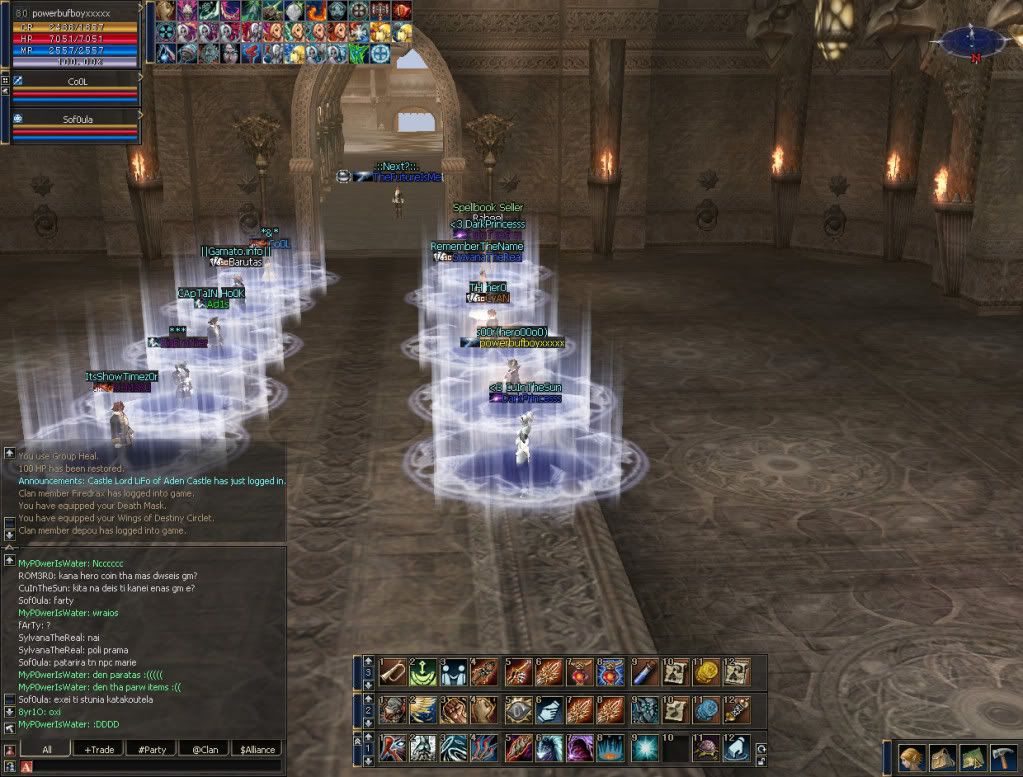Screen dimensions: 1023x777
Task: Use the purple brain skill icon
Action: point(705,748)
